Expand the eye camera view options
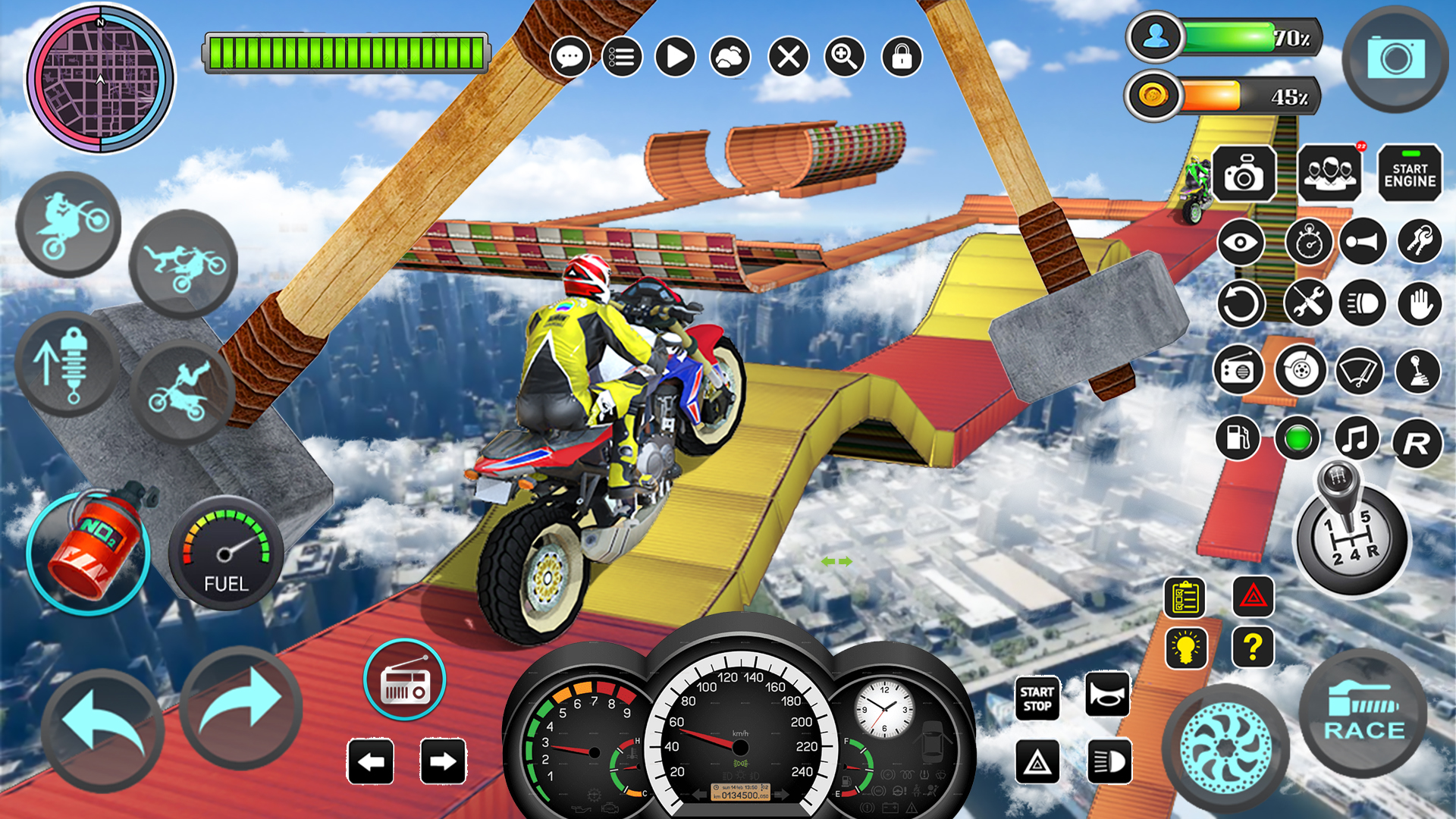 1241,243
